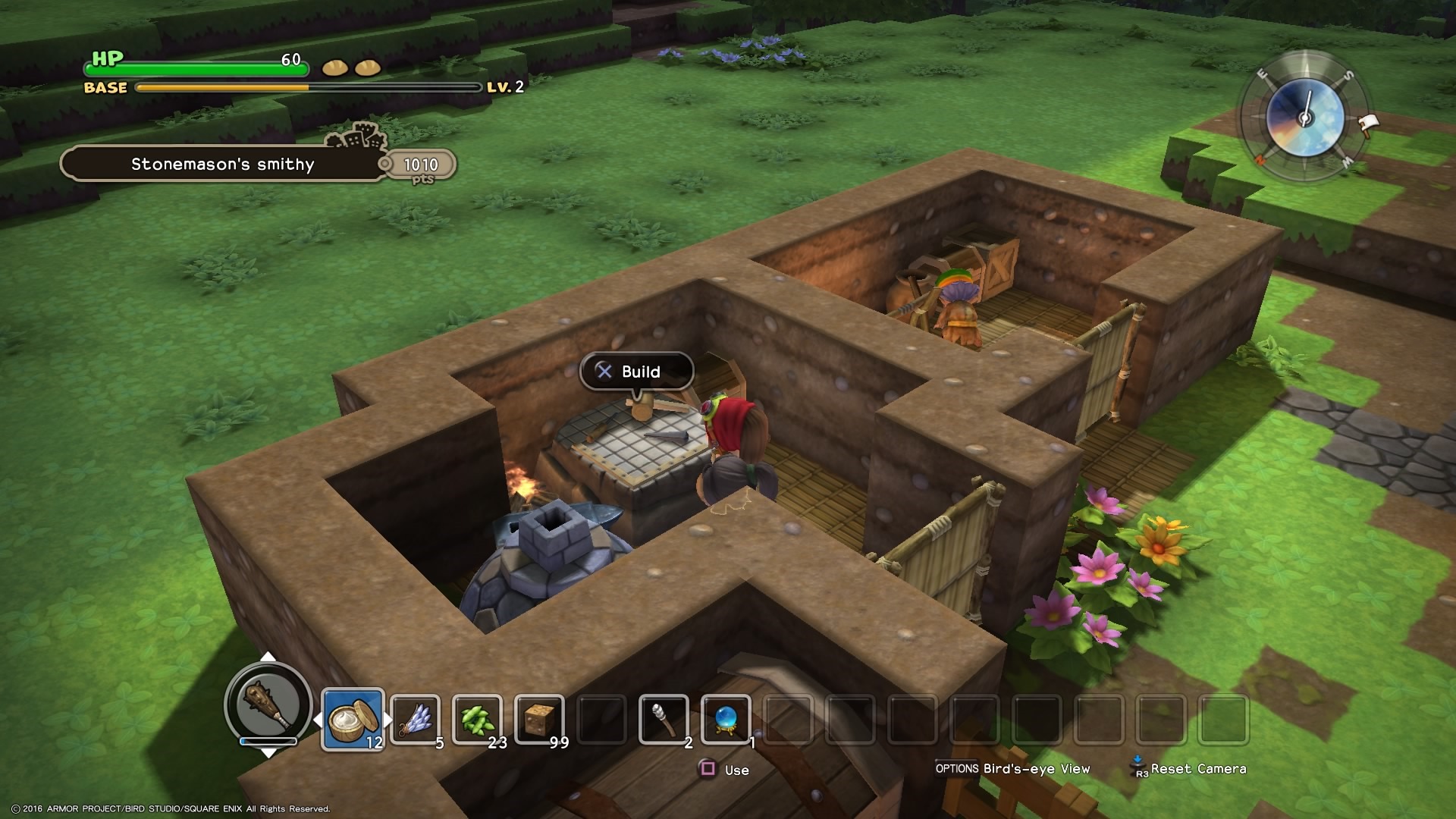Click the Stonemason's smithy room banner
The image size is (1456, 819).
coord(222,165)
